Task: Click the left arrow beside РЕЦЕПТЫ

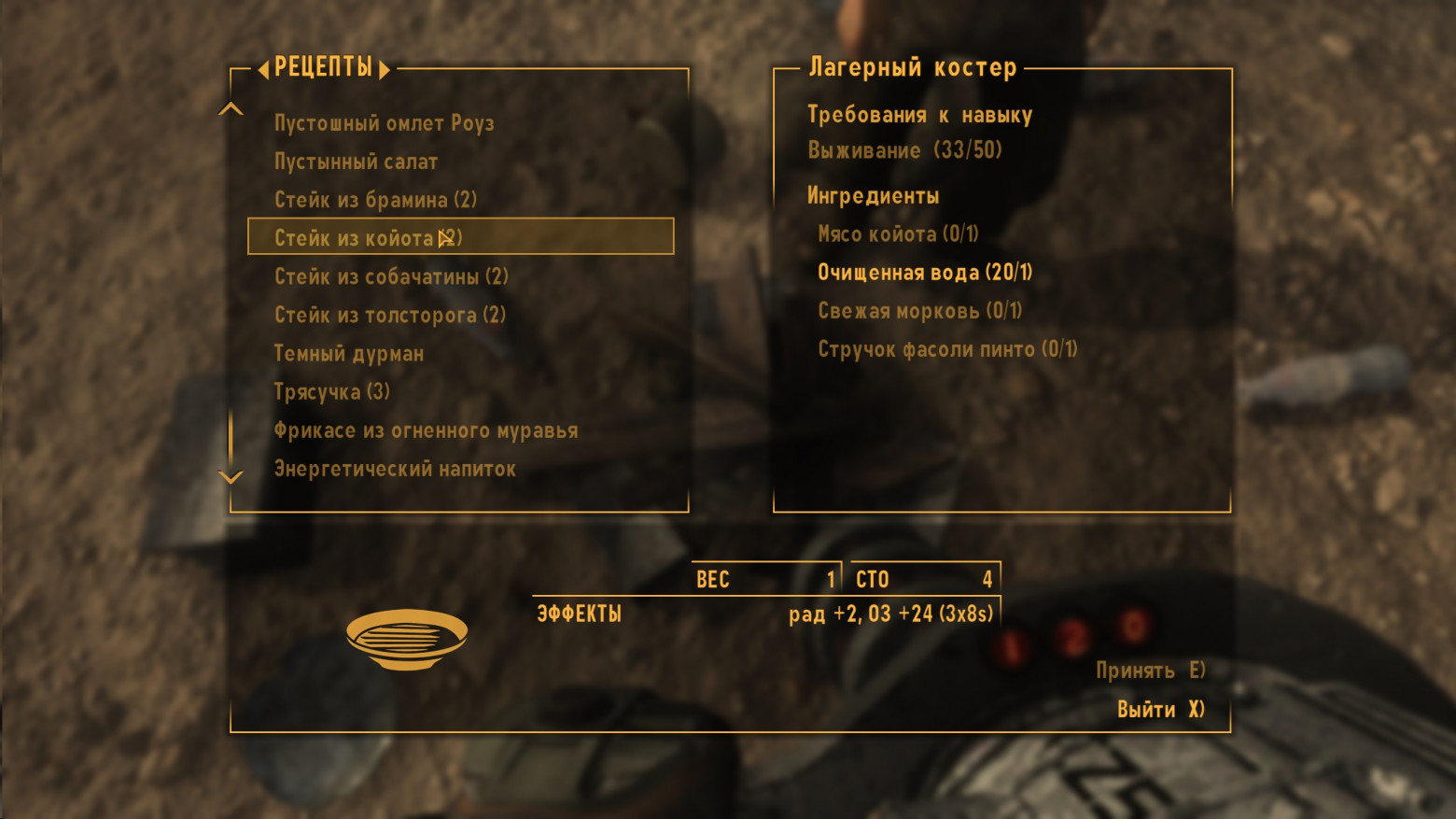Action: (x=264, y=67)
